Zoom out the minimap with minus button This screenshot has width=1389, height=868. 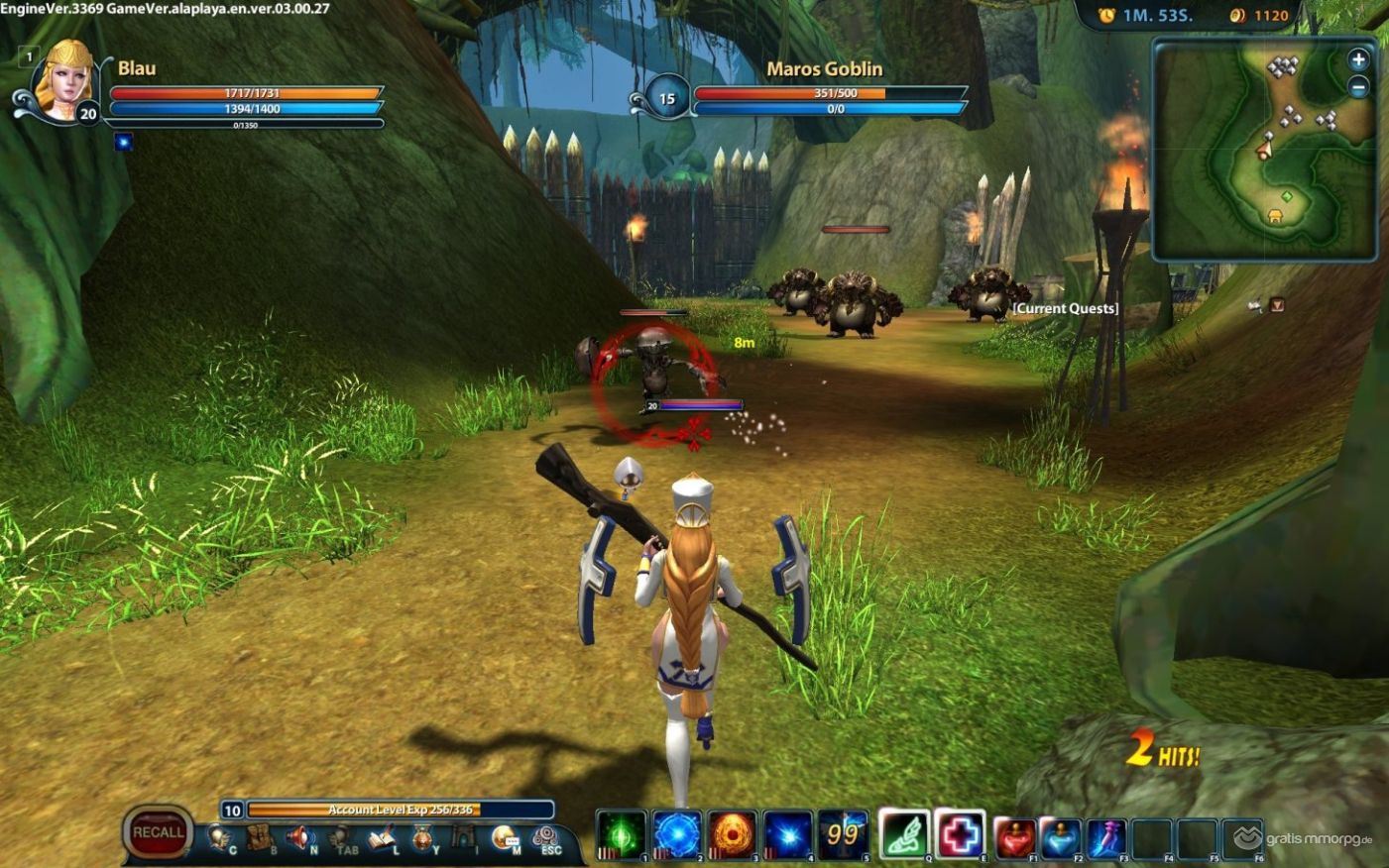click(1358, 87)
